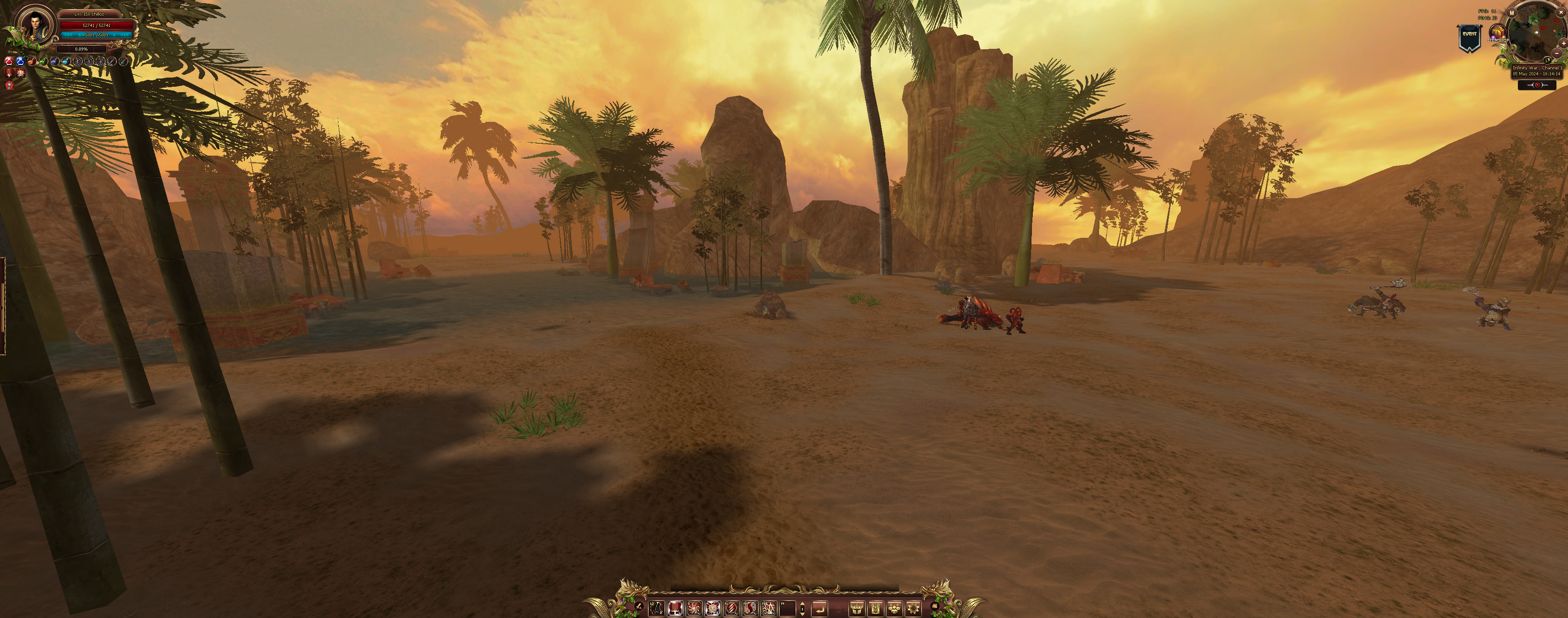Zoom out the minimap with minus button
This screenshot has height=618, width=1568.
pyautogui.click(x=1557, y=53)
